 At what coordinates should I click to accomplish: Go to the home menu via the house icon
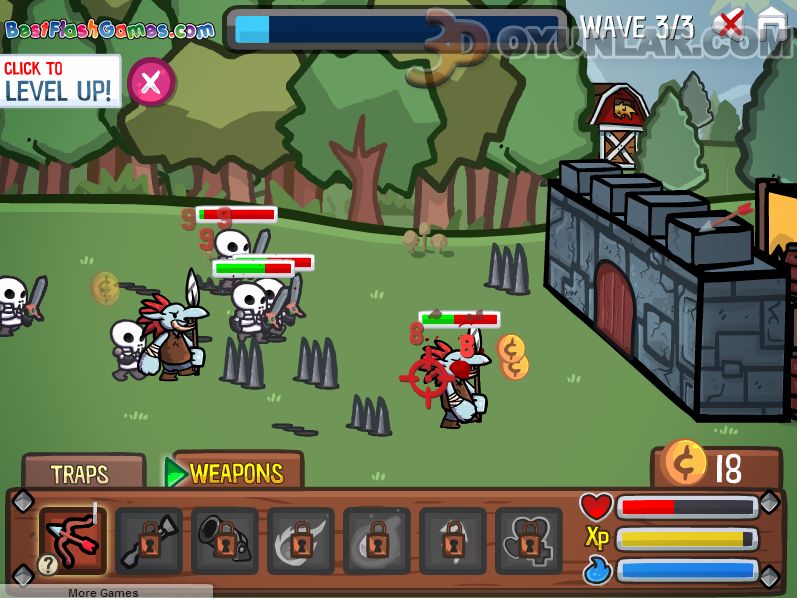pyautogui.click(x=772, y=23)
